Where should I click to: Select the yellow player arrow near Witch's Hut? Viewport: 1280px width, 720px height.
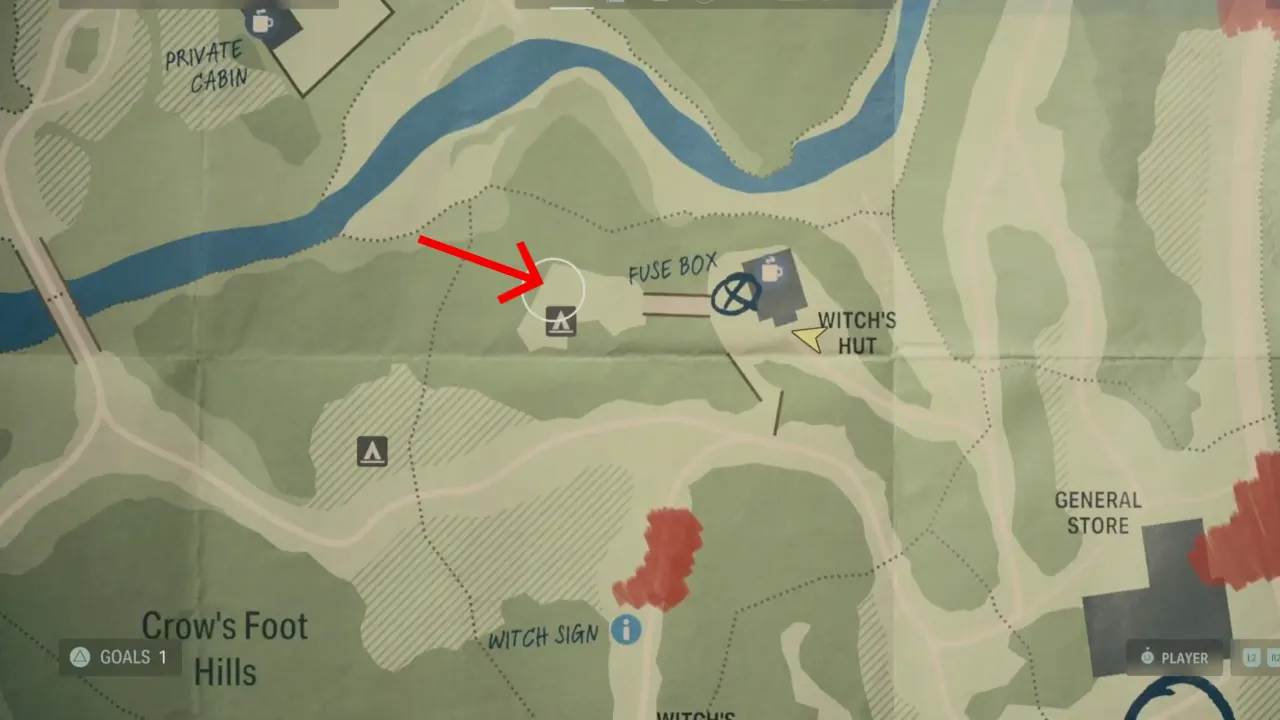tap(808, 338)
